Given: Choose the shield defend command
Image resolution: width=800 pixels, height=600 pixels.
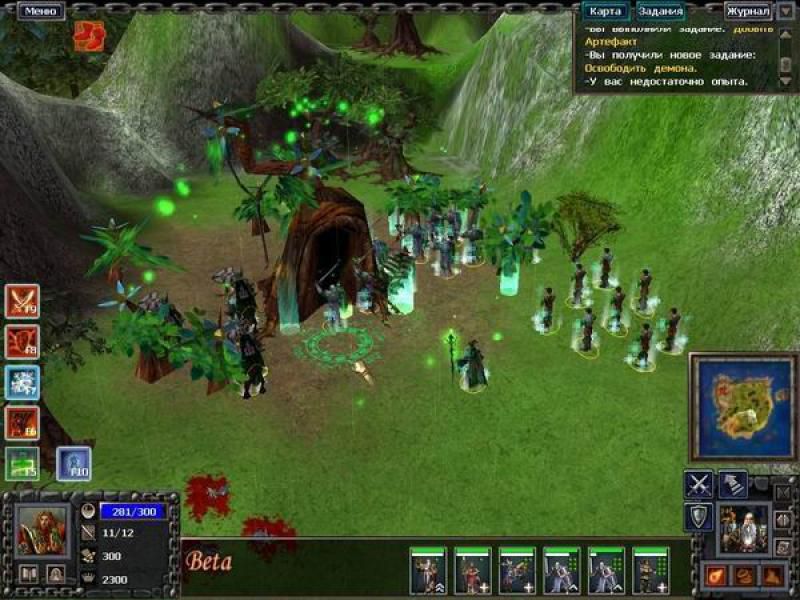Looking at the screenshot, I should 698,516.
